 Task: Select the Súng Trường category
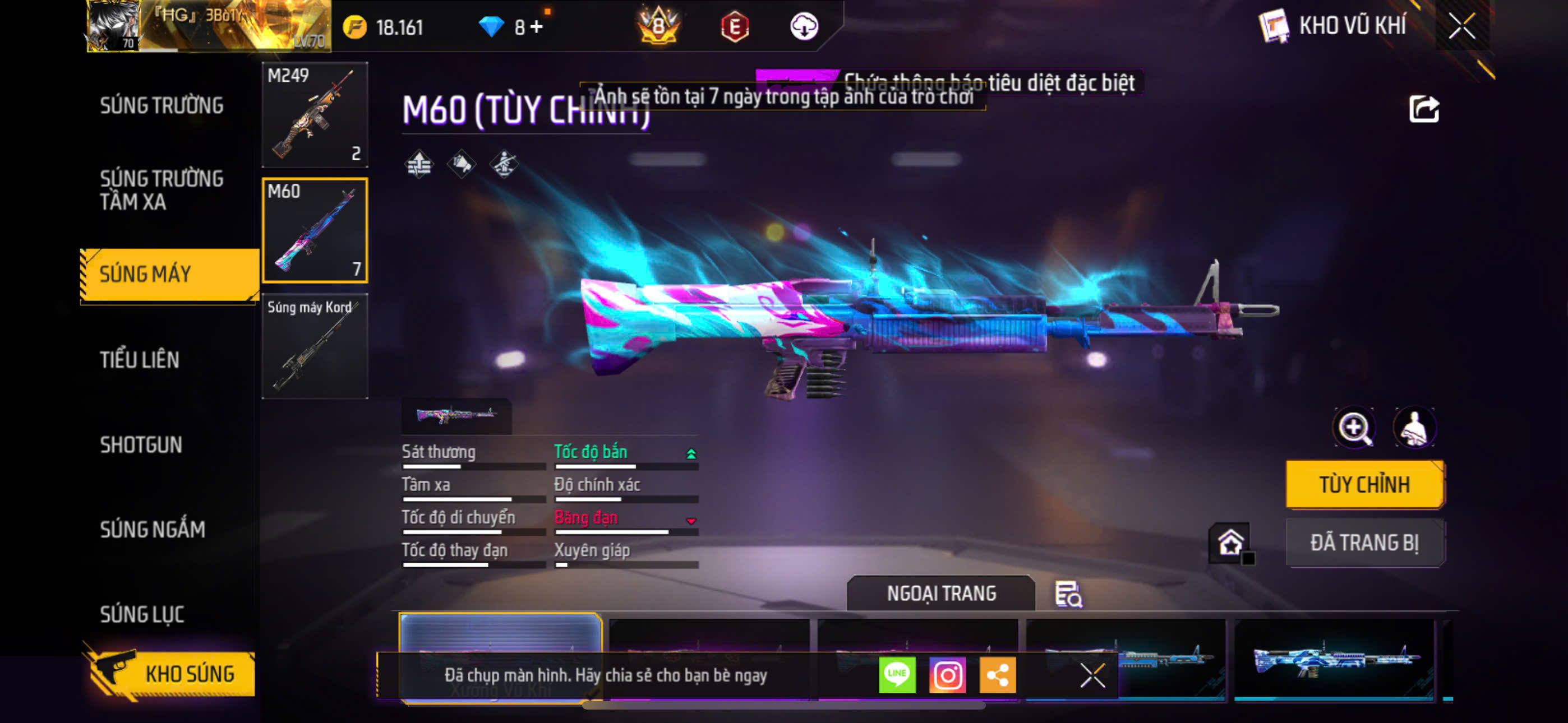[162, 105]
